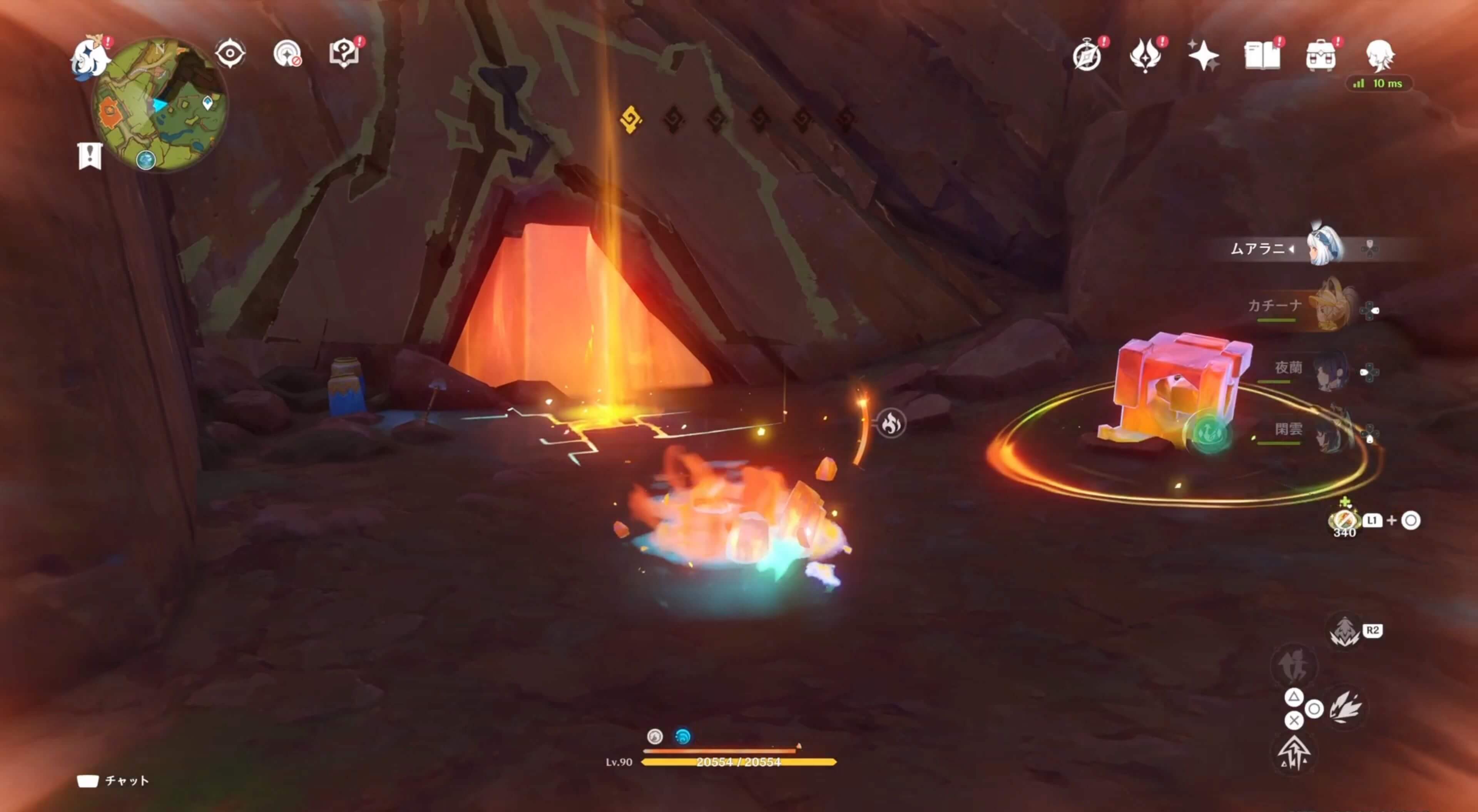This screenshot has height=812, width=1478.
Task: Open the Paimon menu
Action: pos(90,56)
